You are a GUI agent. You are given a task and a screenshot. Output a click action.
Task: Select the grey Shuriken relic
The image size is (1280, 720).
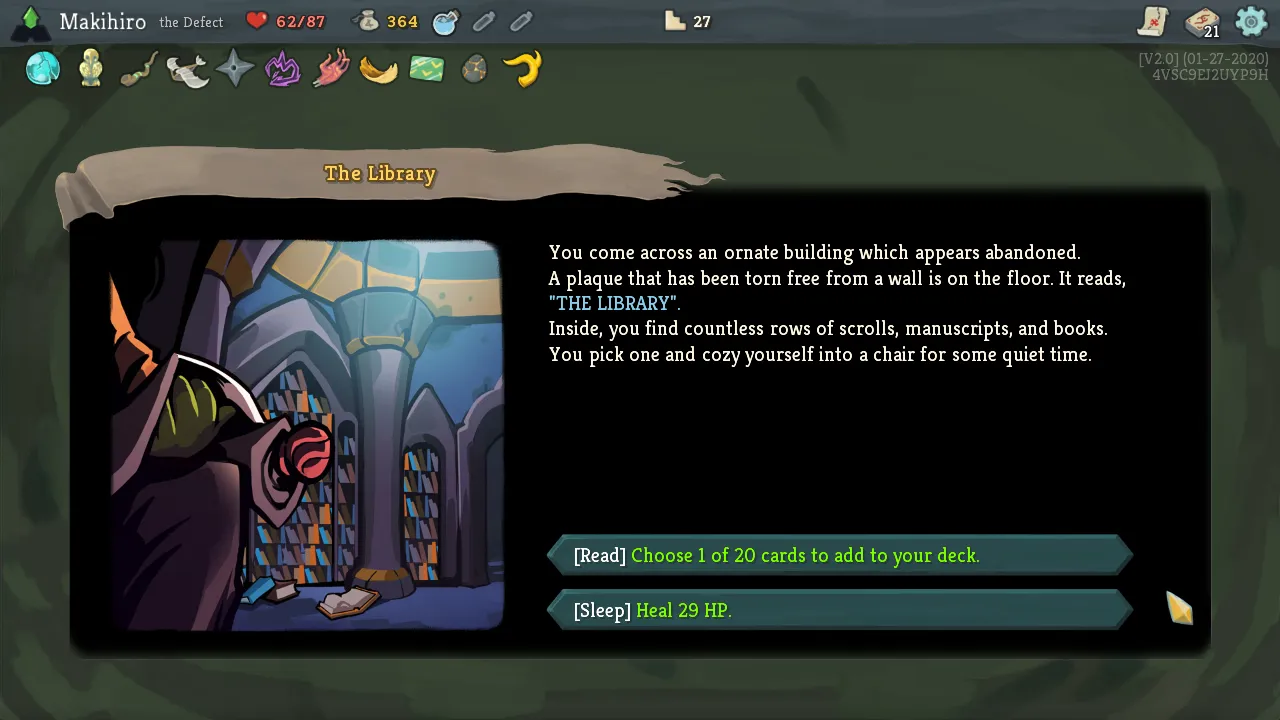(x=235, y=69)
